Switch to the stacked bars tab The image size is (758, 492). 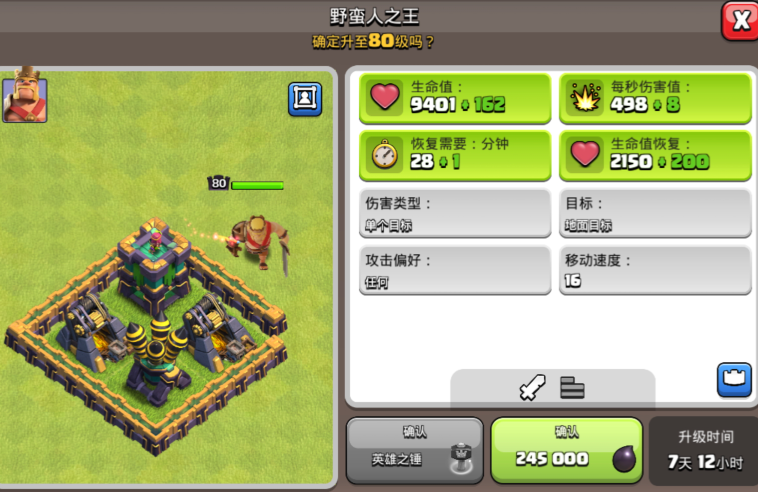(x=572, y=387)
